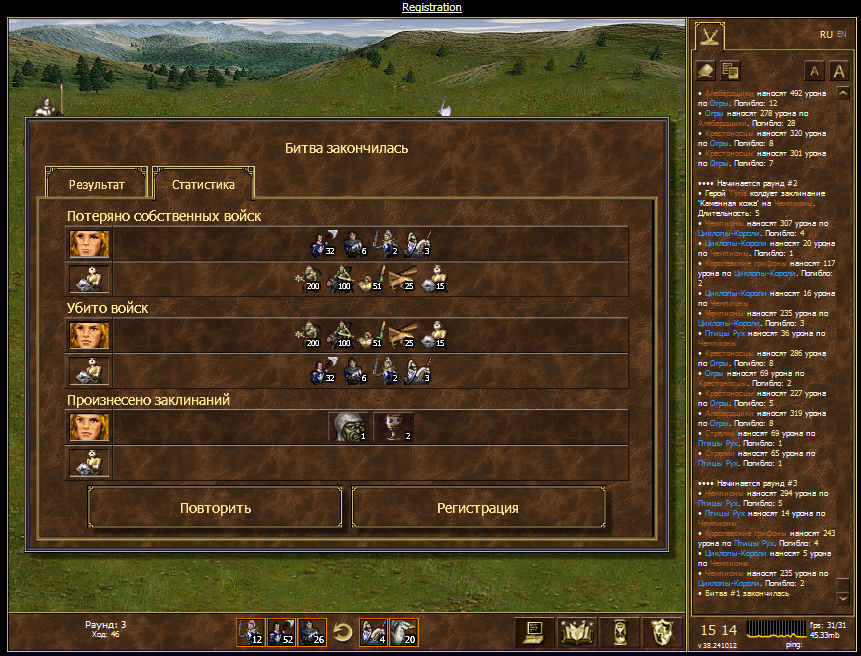Switch the language to EN
The width and height of the screenshot is (861, 656).
(841, 34)
